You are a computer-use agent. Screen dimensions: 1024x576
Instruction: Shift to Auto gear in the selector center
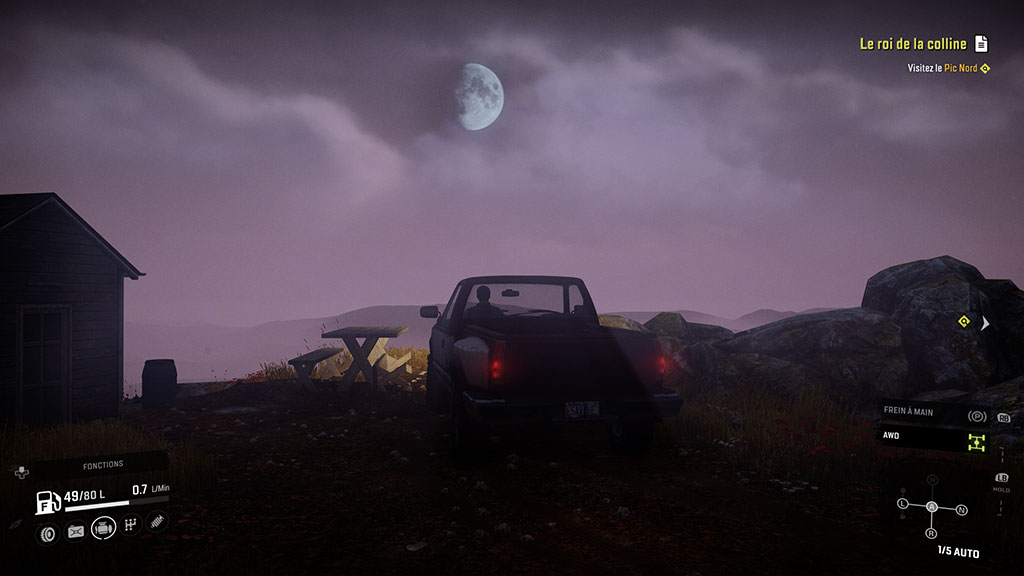[x=932, y=508]
